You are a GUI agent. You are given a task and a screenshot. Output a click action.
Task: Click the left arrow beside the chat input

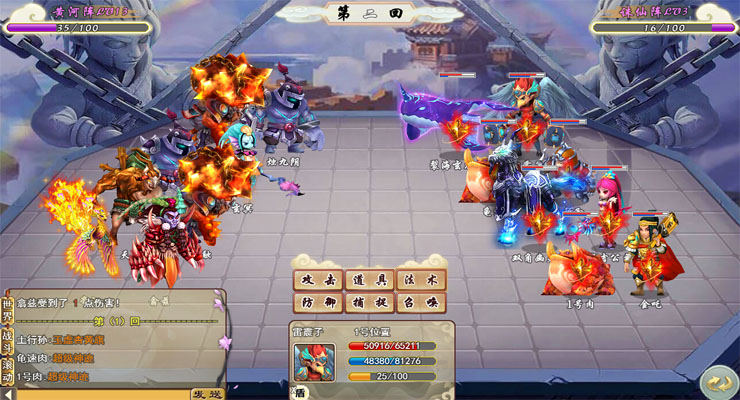tap(8, 394)
